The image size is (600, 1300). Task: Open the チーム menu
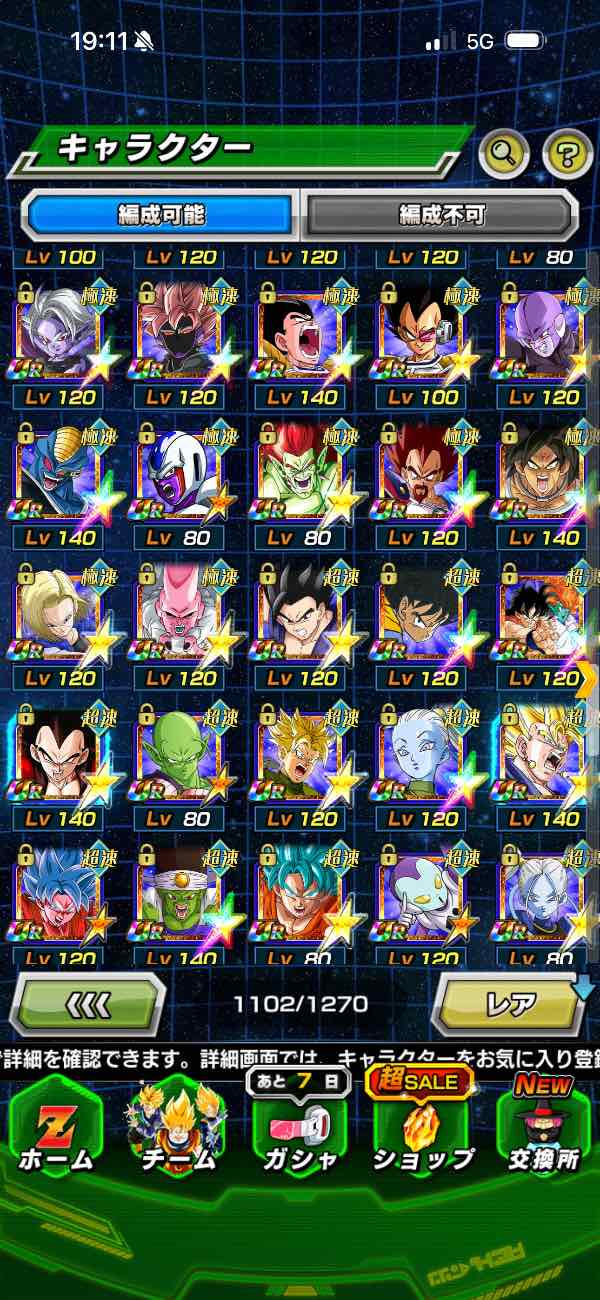(176, 1125)
